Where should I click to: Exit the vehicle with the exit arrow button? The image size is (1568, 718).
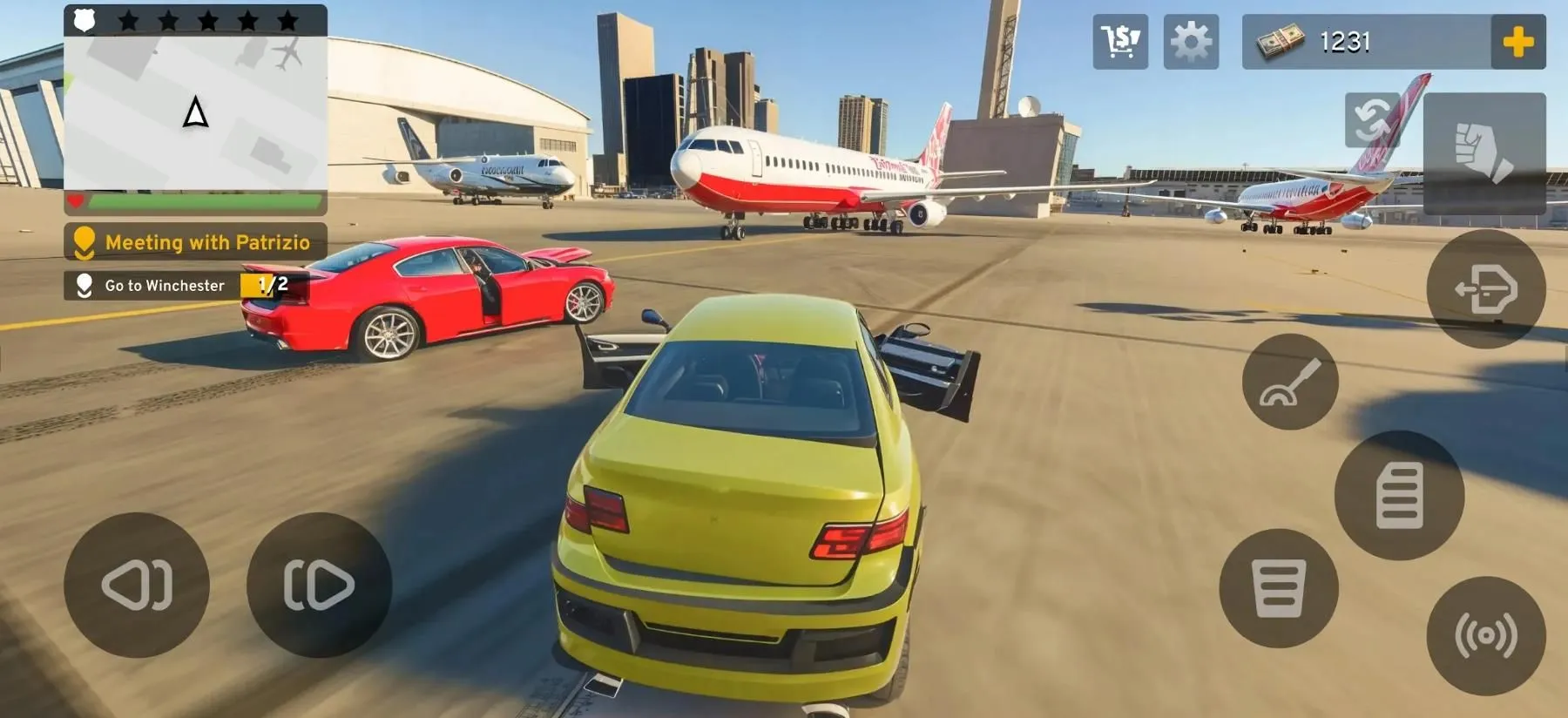pos(1486,288)
